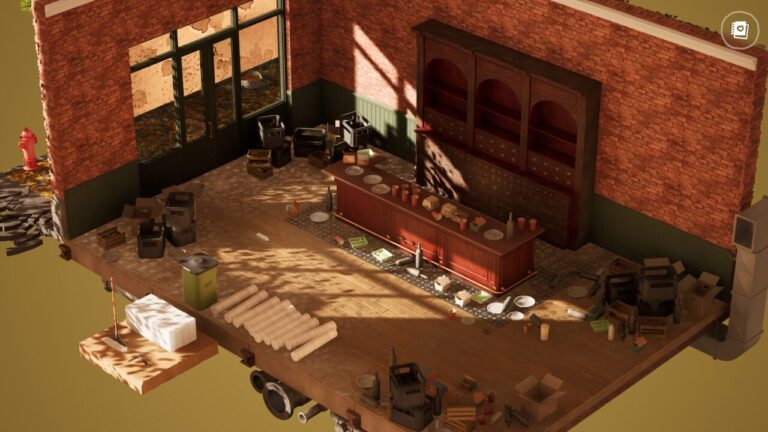This screenshot has width=768, height=432.
Task: Open the heart notebook journal icon
Action: click(x=740, y=30)
